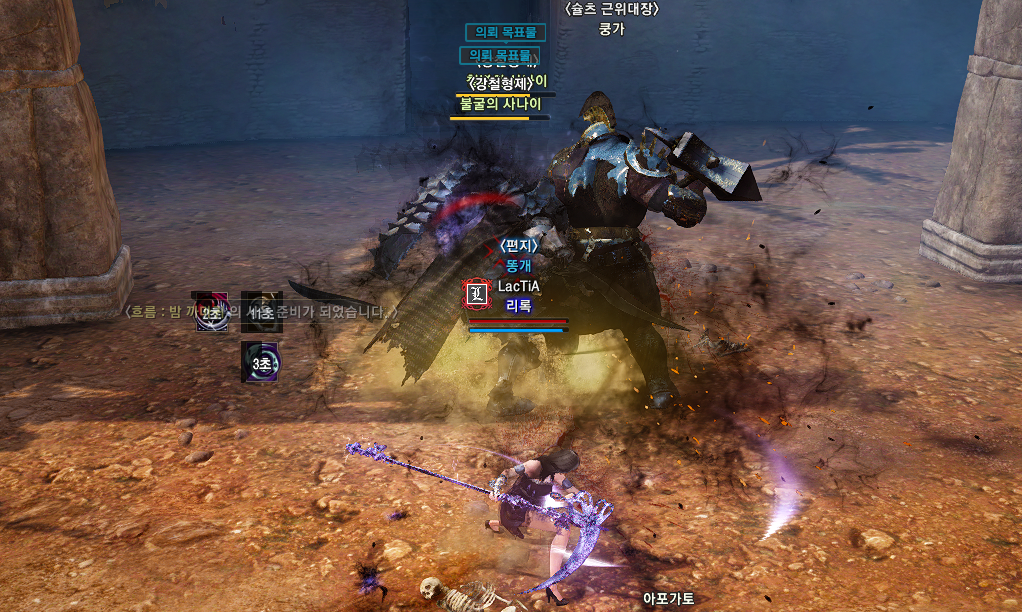
Task: Select the dark gold skill cooldown icon
Action: pos(261,312)
